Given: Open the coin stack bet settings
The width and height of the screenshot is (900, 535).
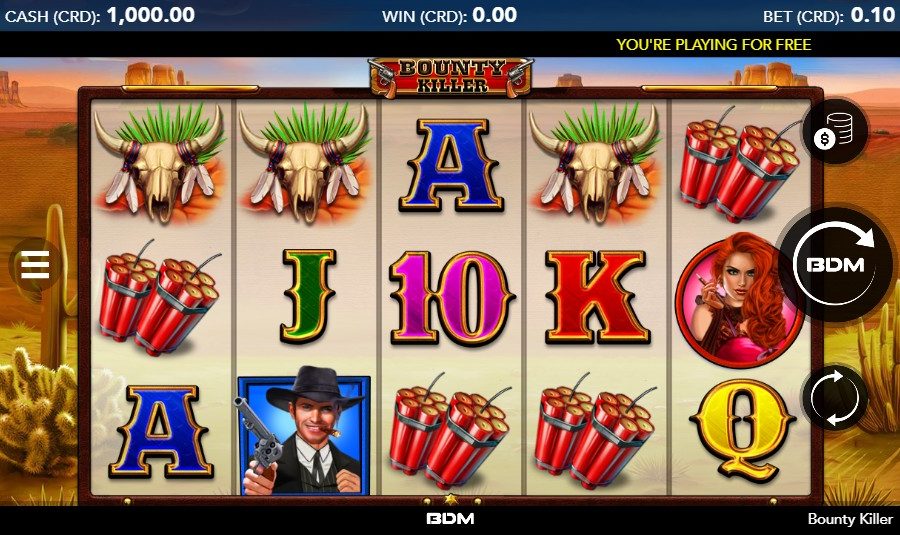Looking at the screenshot, I should [834, 133].
